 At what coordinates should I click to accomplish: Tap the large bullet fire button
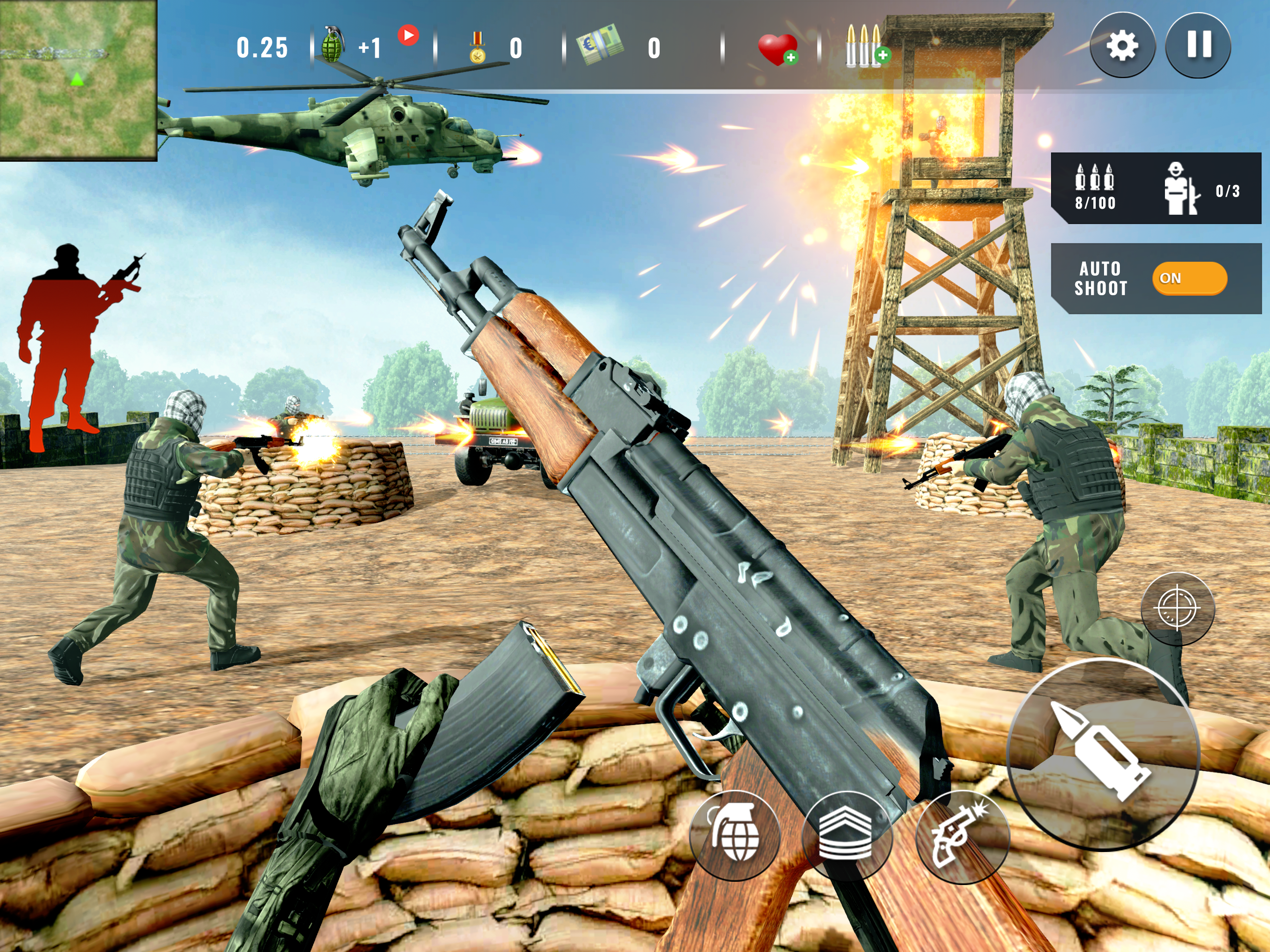pos(1103,754)
